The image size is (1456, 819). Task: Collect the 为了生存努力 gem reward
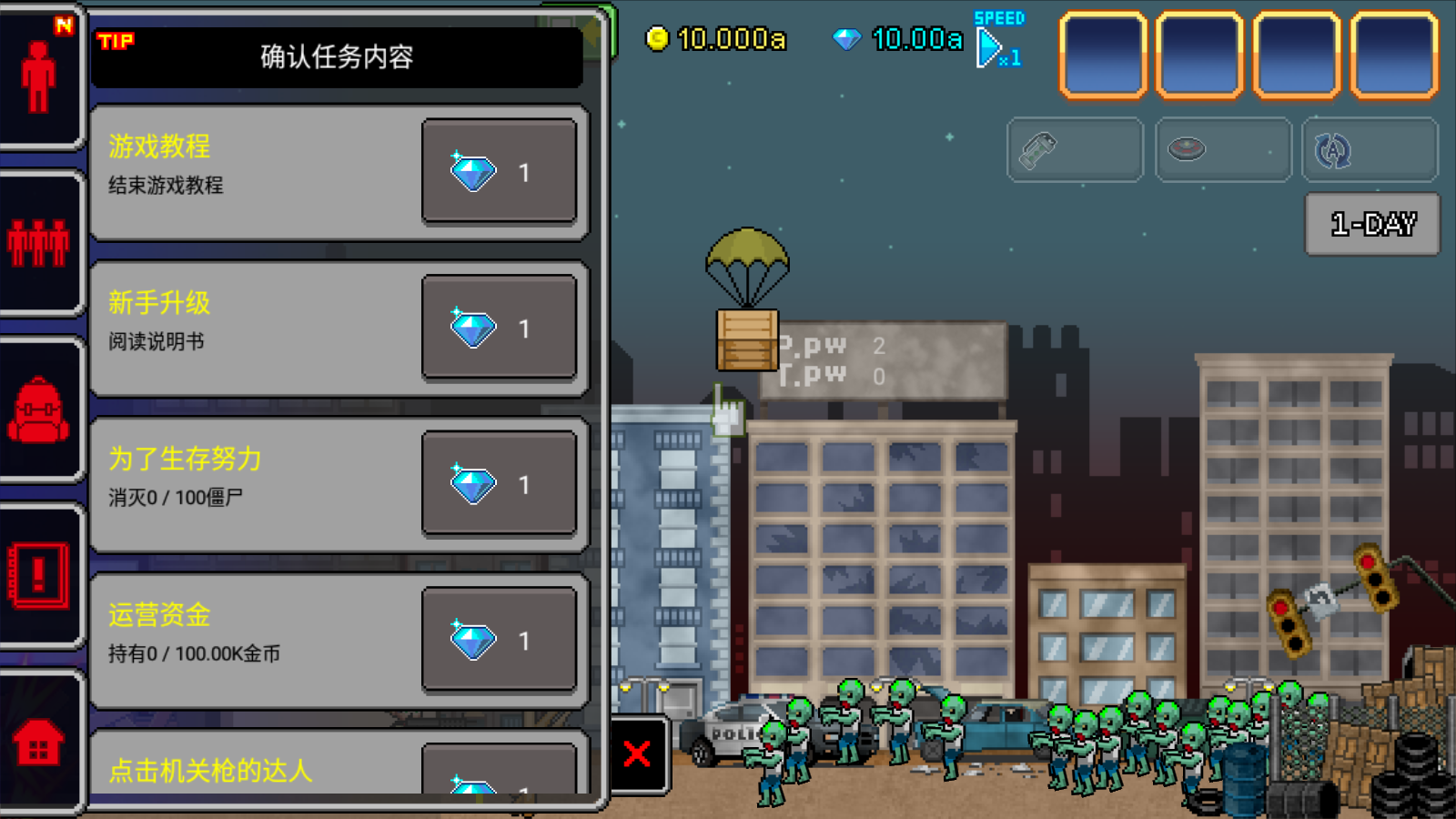(x=499, y=483)
